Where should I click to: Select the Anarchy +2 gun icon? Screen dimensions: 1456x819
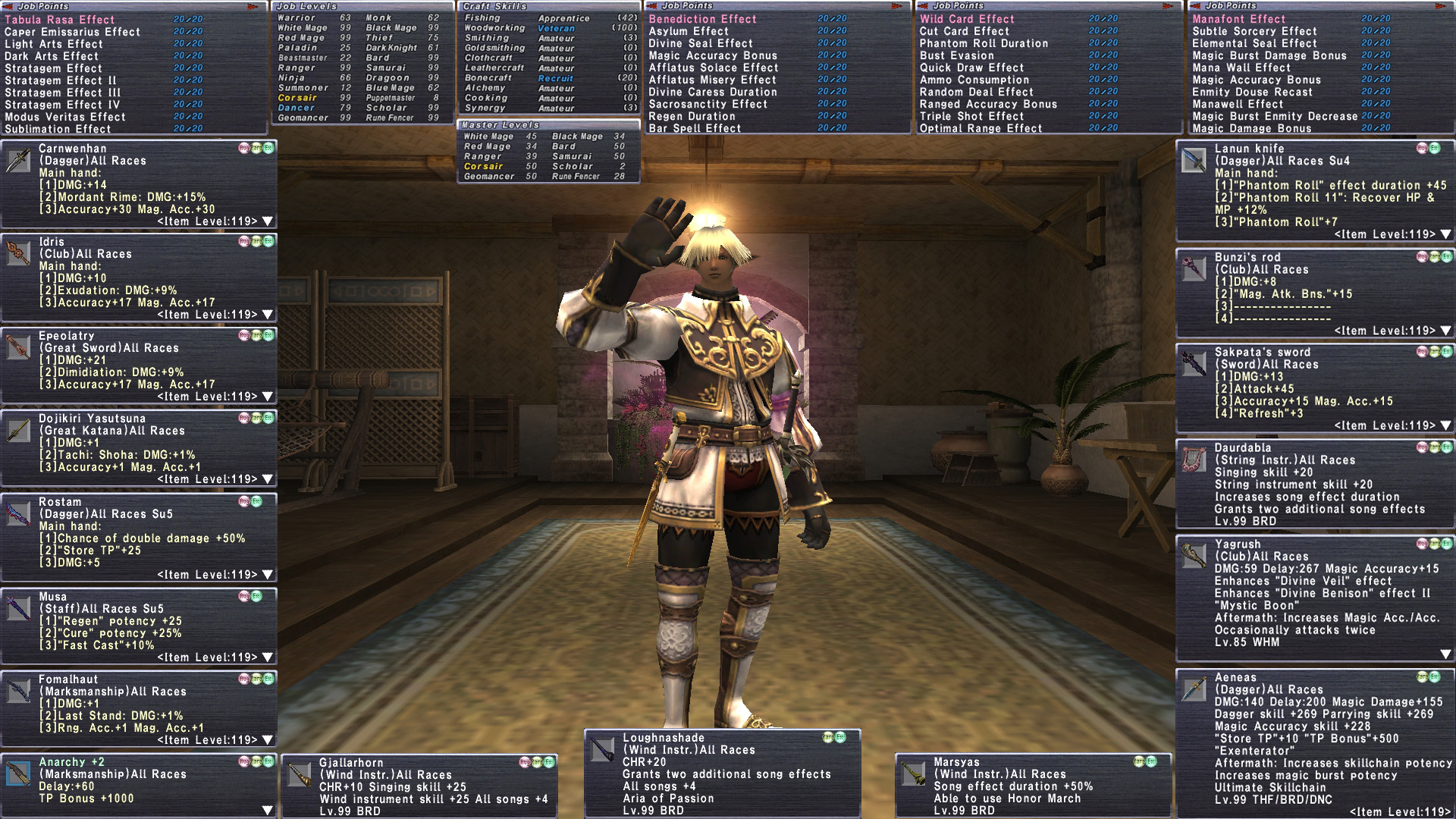click(x=18, y=774)
